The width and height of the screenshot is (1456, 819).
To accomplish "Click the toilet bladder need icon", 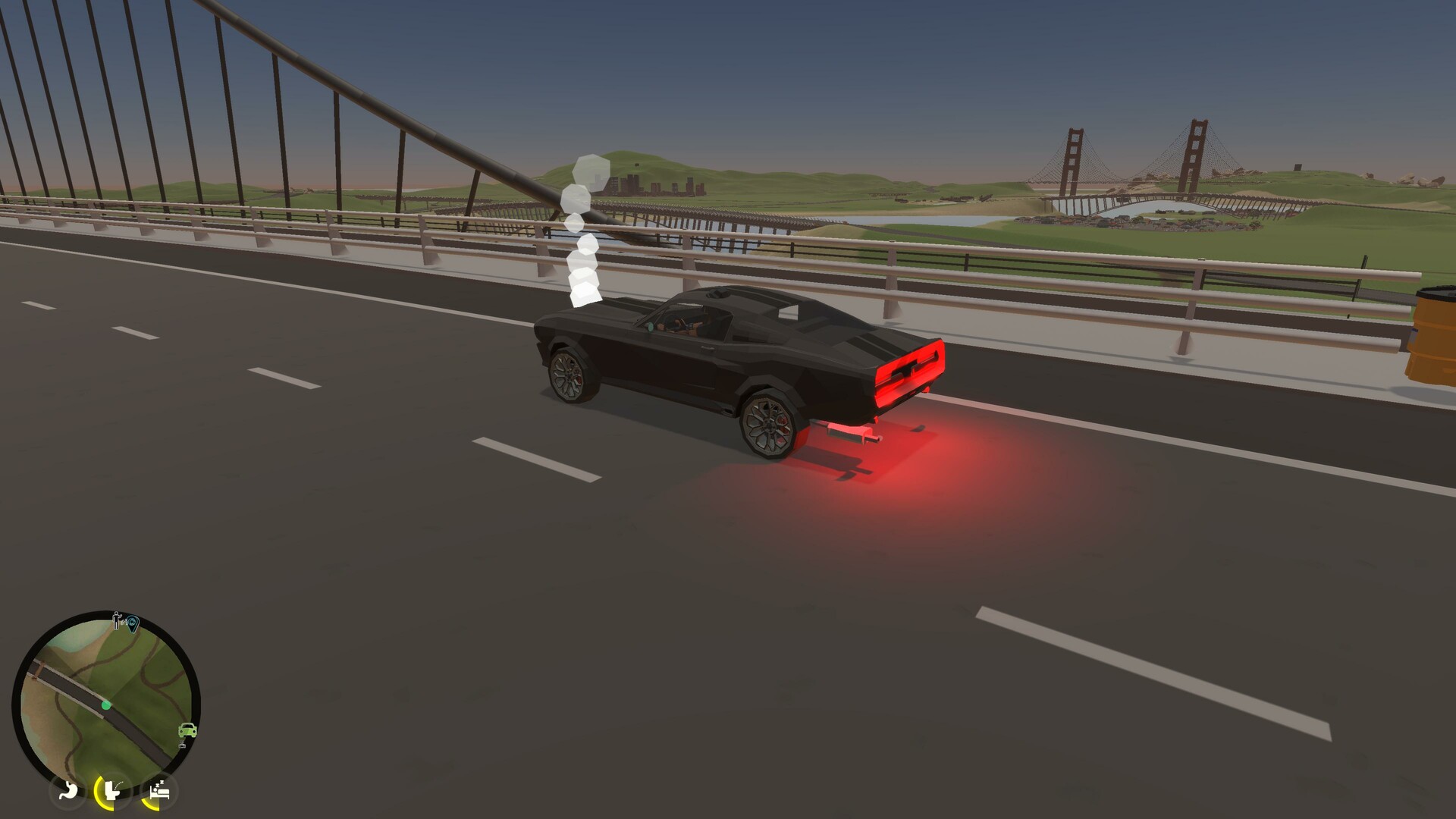I will tap(112, 791).
